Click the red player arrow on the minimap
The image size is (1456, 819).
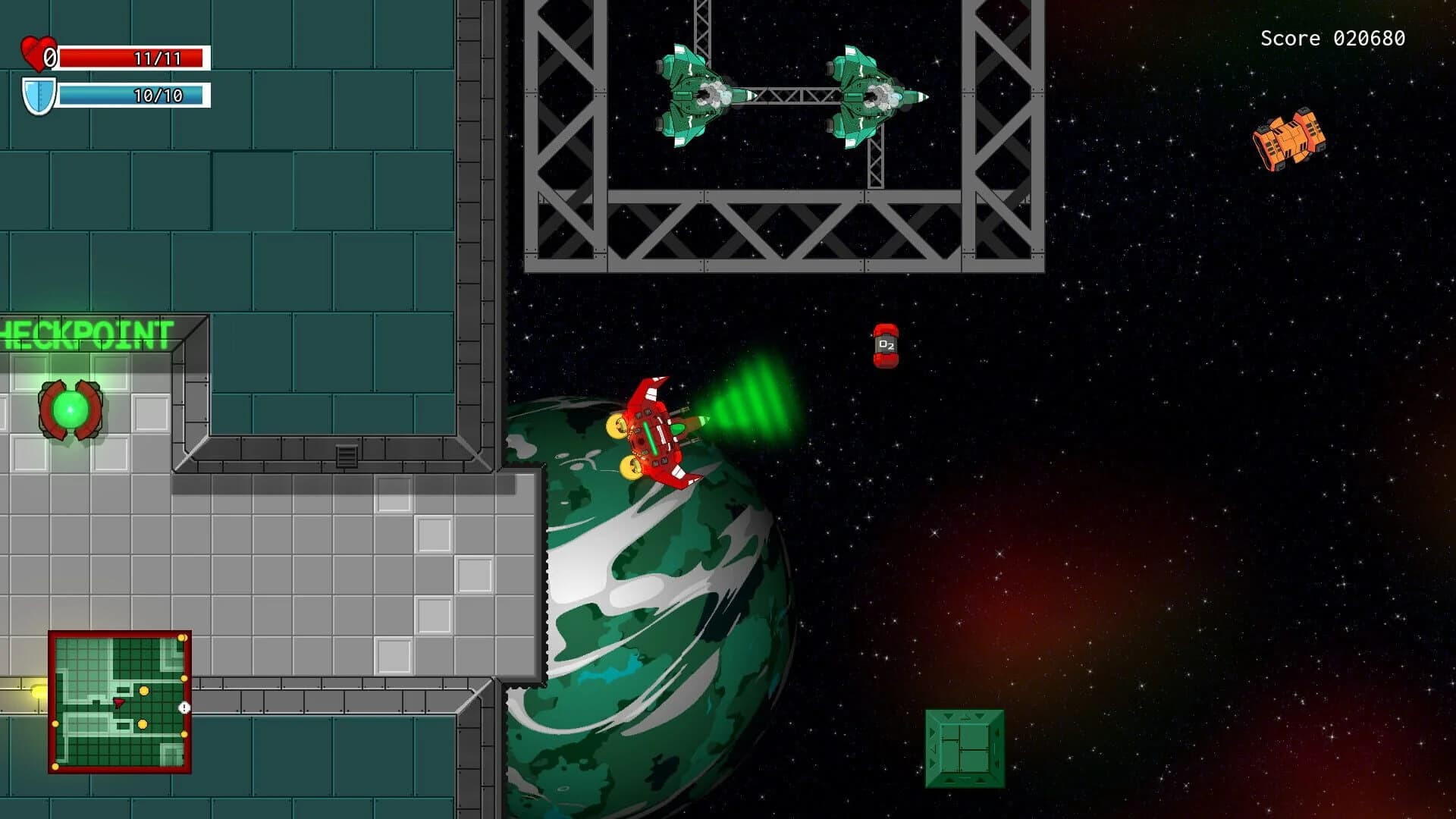[119, 702]
